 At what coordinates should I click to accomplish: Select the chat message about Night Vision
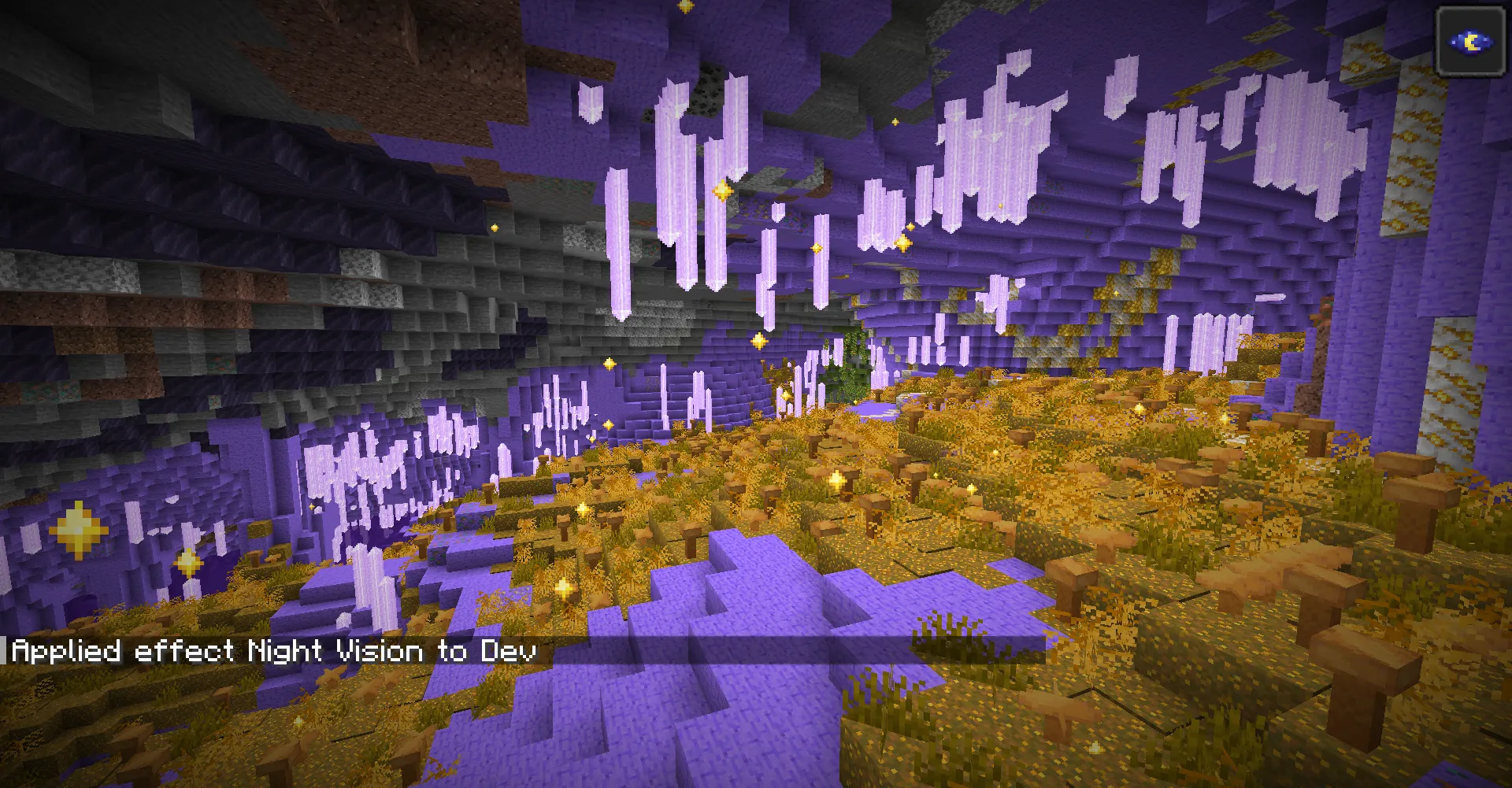pos(276,651)
